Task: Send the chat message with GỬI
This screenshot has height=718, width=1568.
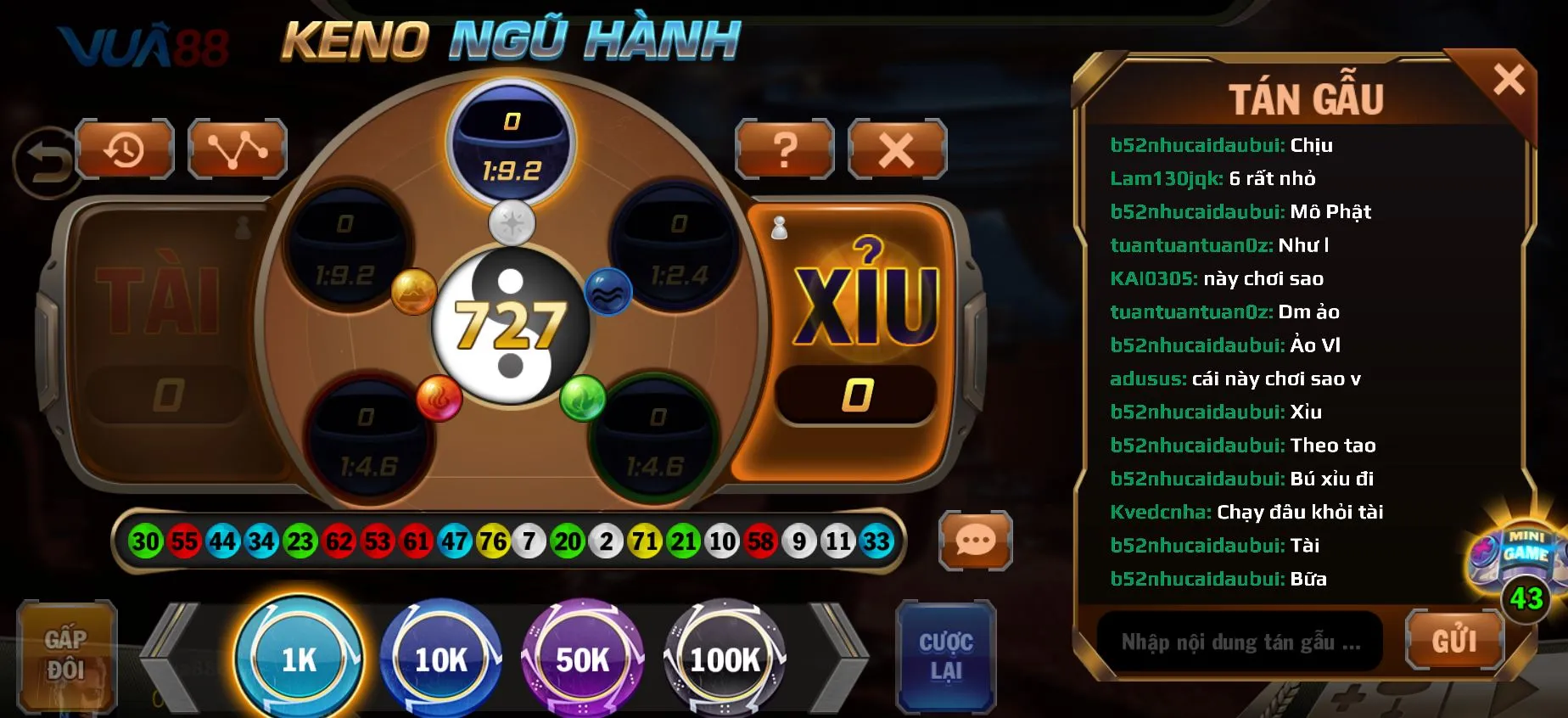Action: 1454,641
